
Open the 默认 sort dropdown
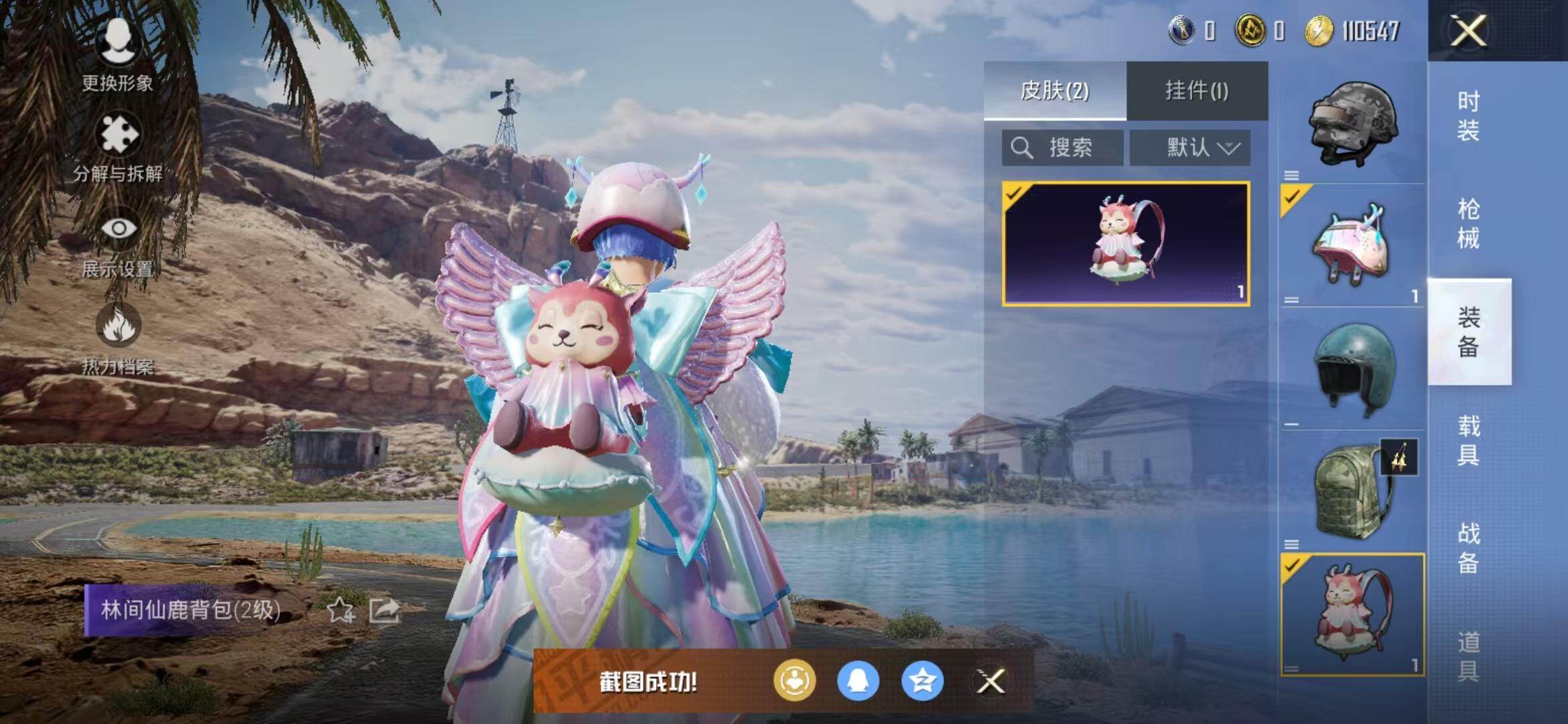click(x=1190, y=147)
